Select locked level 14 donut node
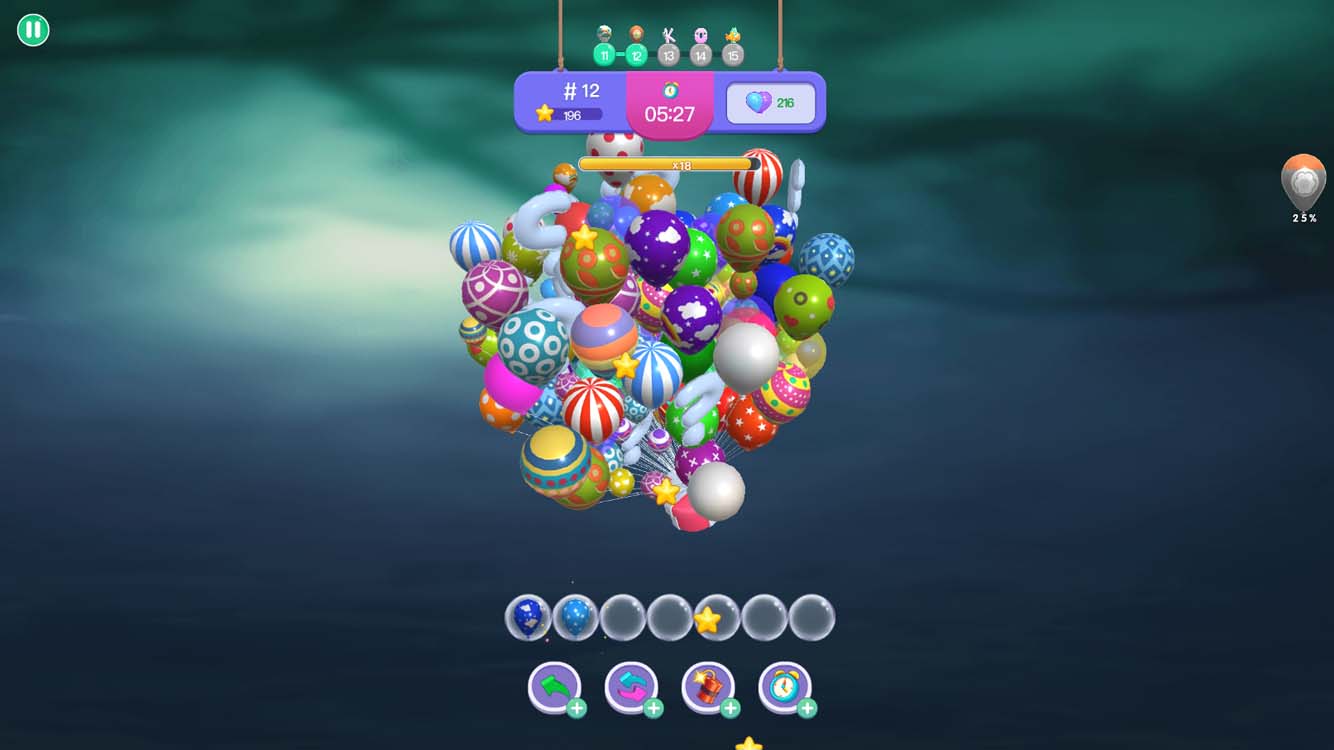The height and width of the screenshot is (750, 1334). click(x=699, y=54)
